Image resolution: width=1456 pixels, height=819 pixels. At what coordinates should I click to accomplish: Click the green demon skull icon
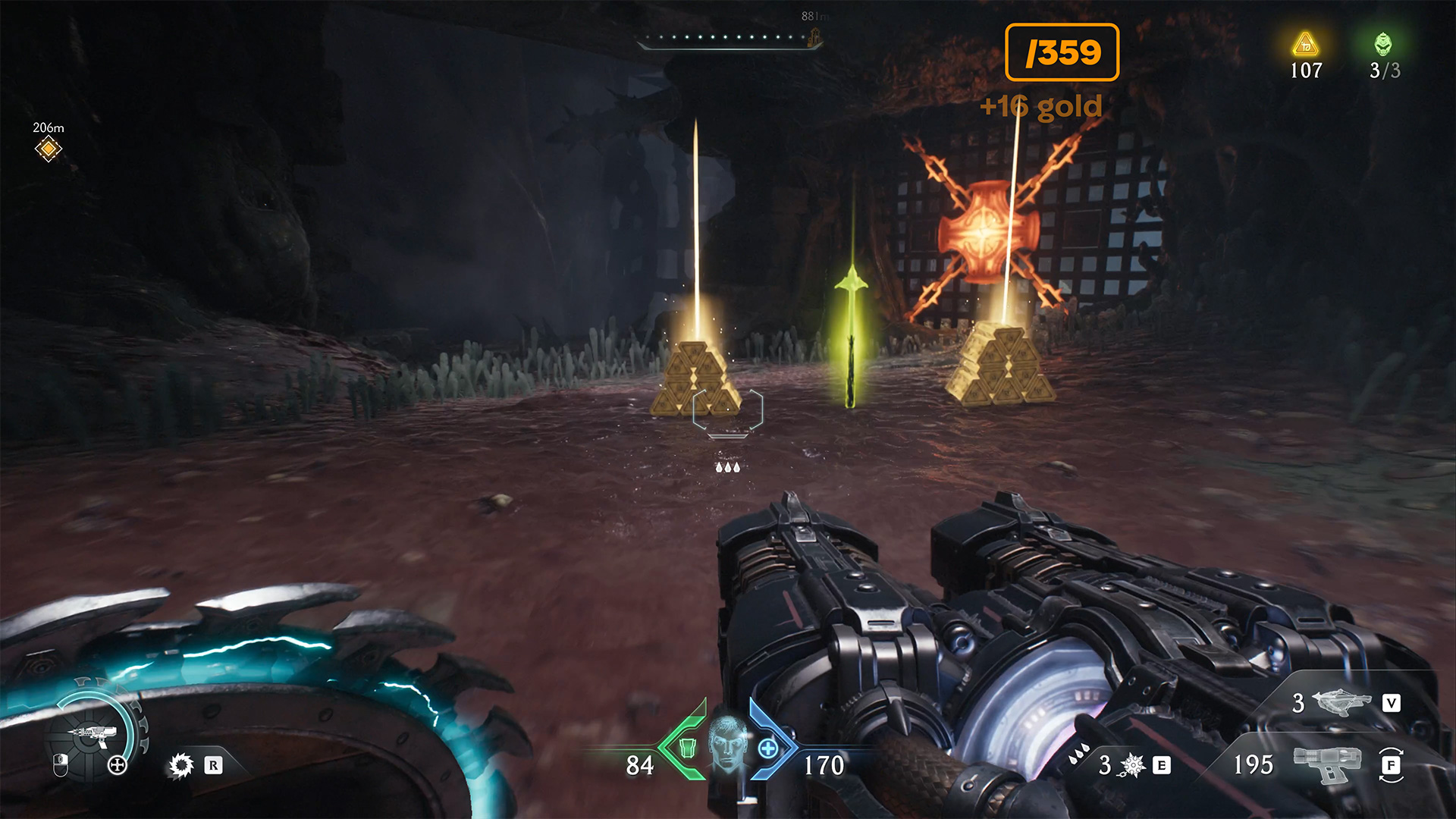[x=1383, y=44]
